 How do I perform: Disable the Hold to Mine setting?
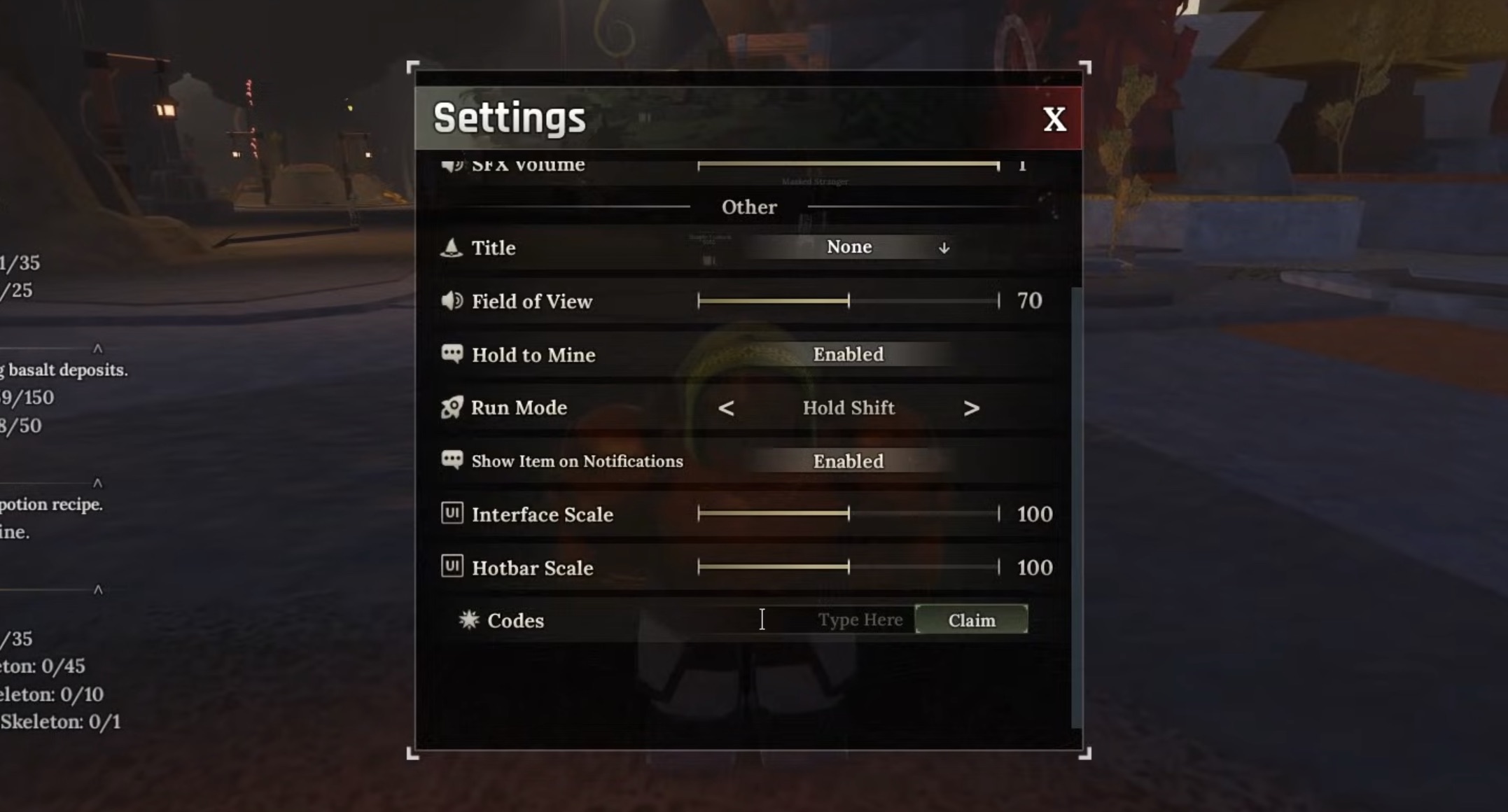click(849, 354)
